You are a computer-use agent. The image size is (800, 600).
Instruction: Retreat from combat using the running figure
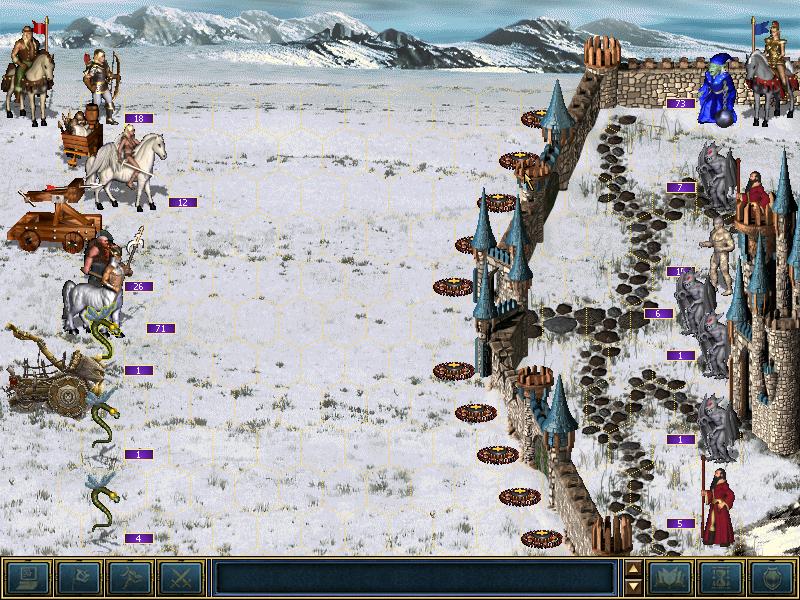click(129, 578)
